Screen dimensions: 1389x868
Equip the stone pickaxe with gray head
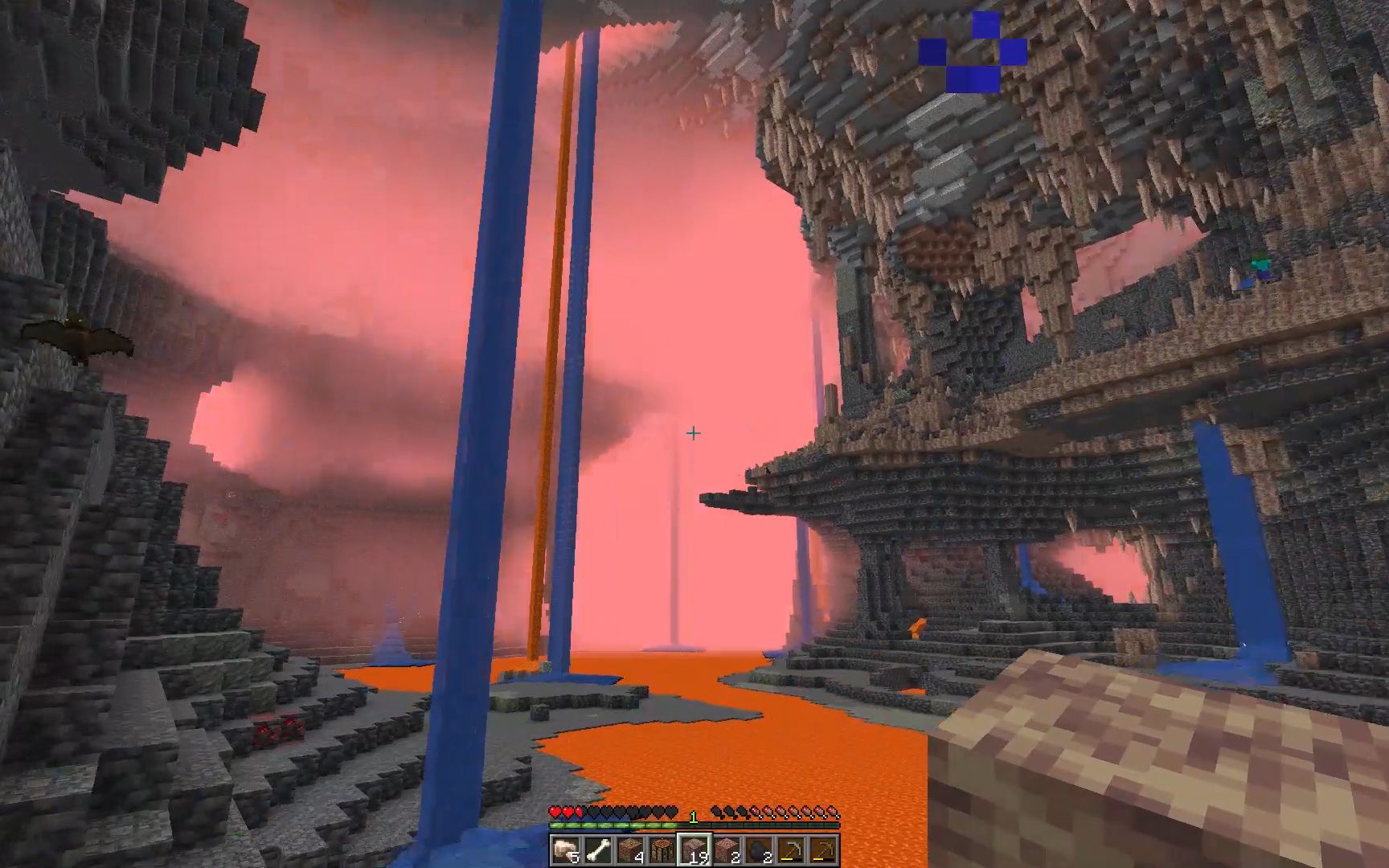(792, 850)
